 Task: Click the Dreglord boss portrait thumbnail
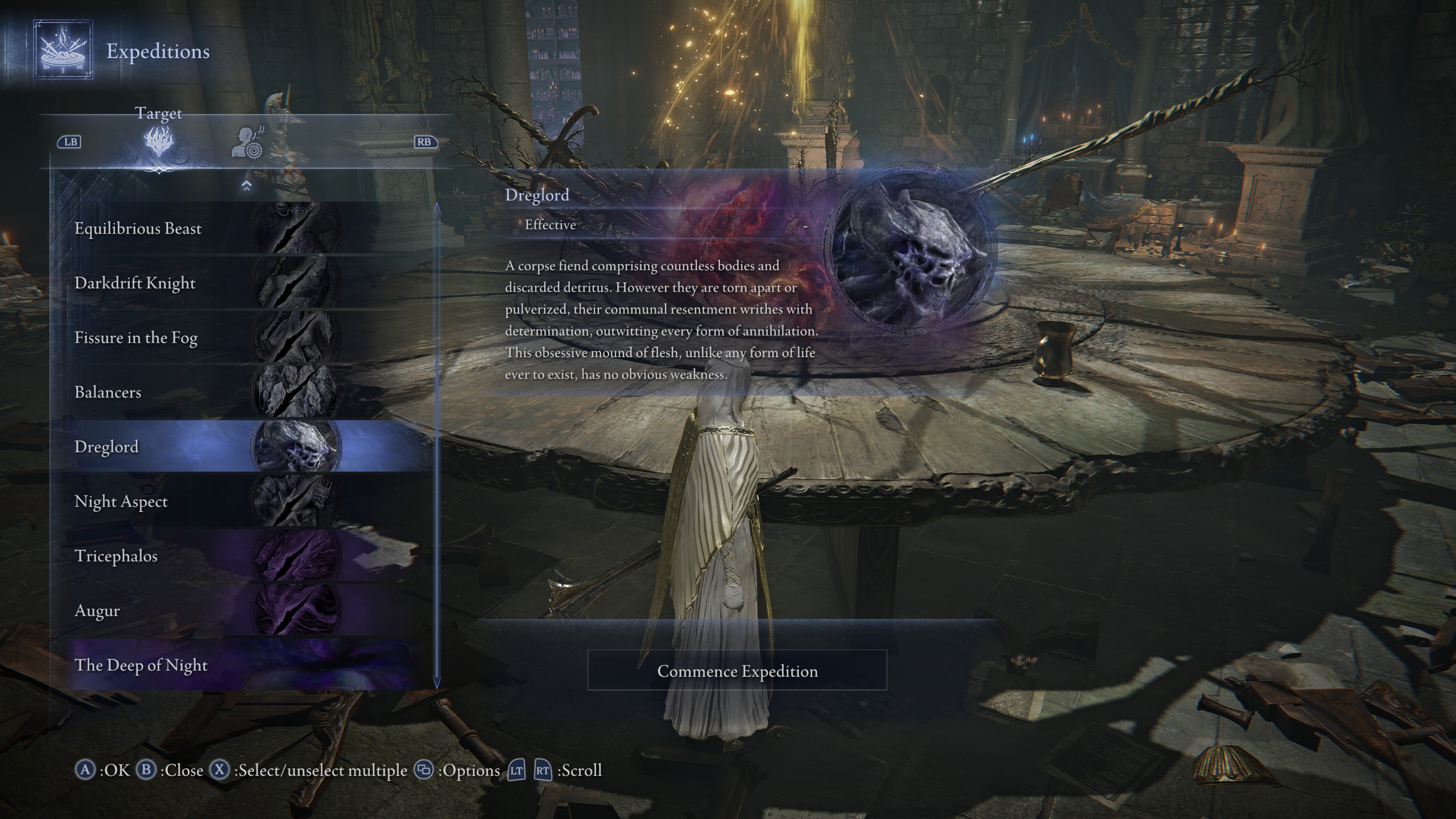(x=296, y=446)
